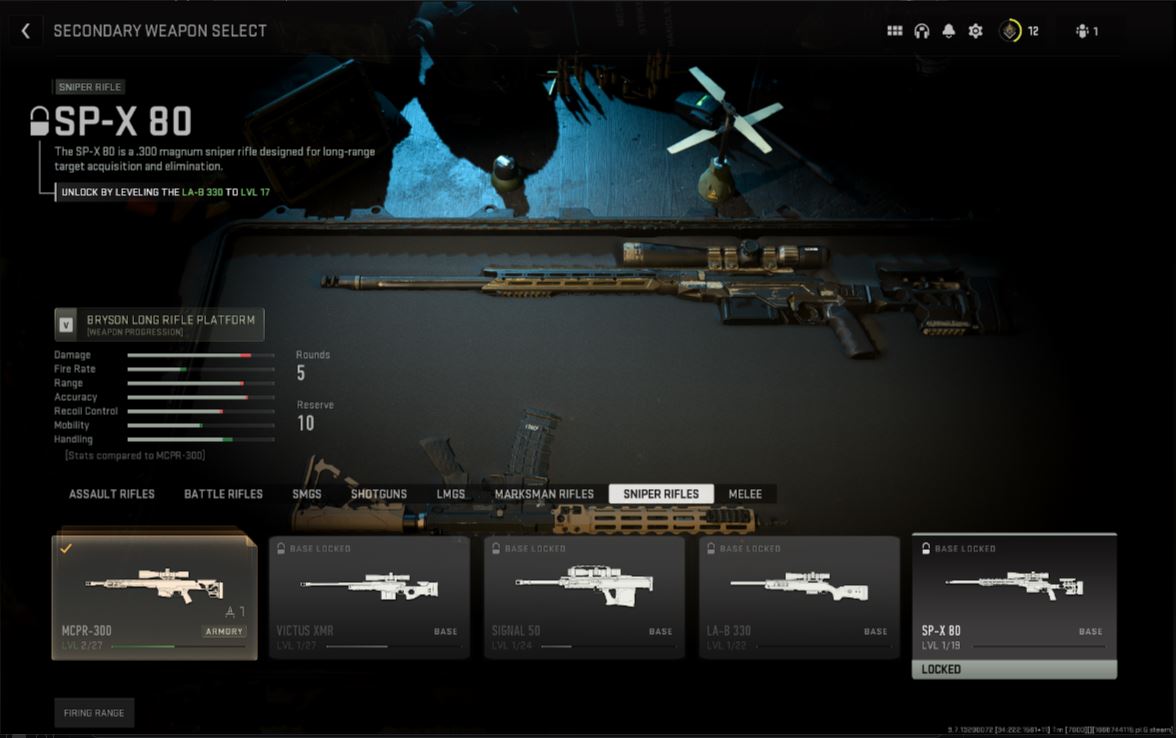Choose the Victus XMR weapon card
This screenshot has height=738, width=1176.
369,597
